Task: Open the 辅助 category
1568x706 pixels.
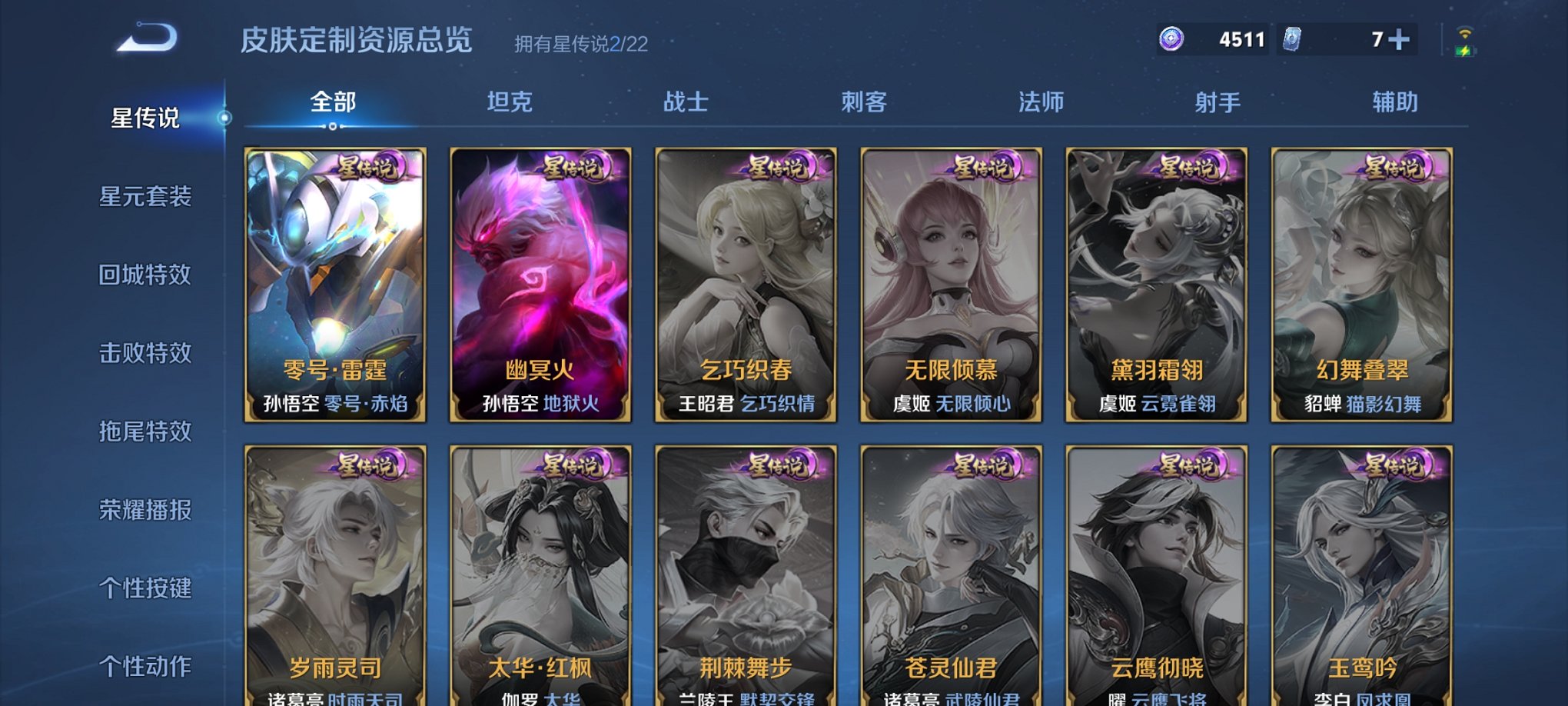Action: click(1397, 101)
